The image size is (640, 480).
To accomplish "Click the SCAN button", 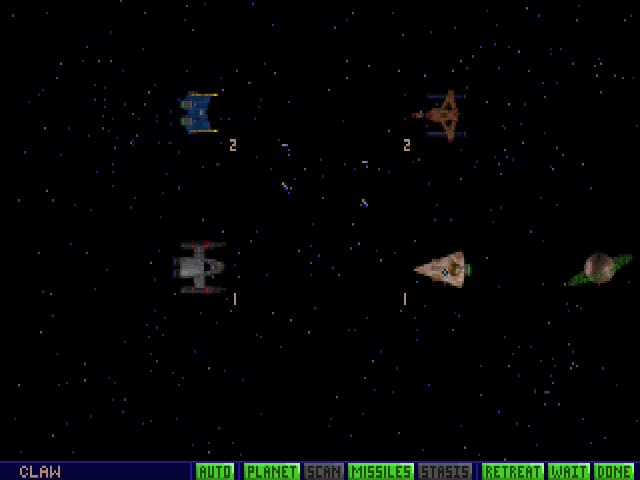I will point(324,471).
